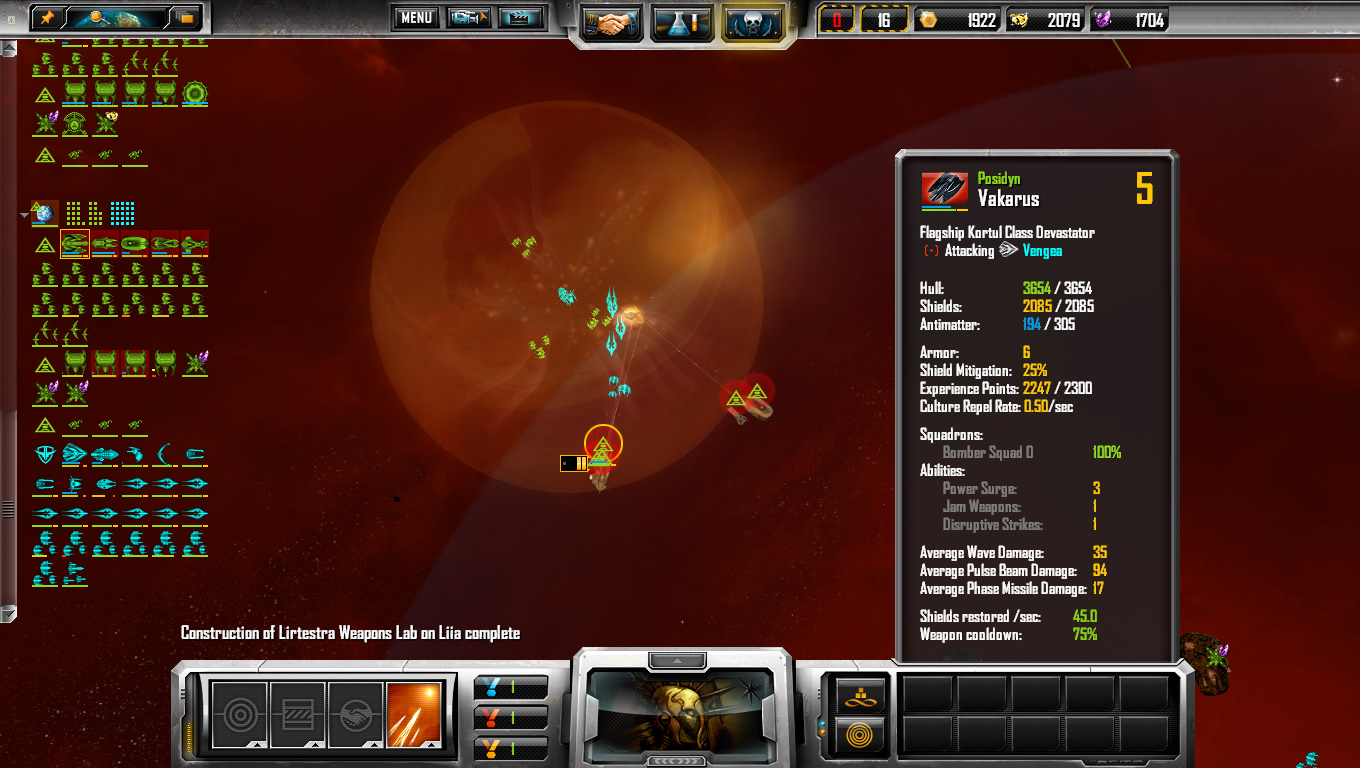Open the research flask screen
The image size is (1360, 768).
click(x=682, y=22)
